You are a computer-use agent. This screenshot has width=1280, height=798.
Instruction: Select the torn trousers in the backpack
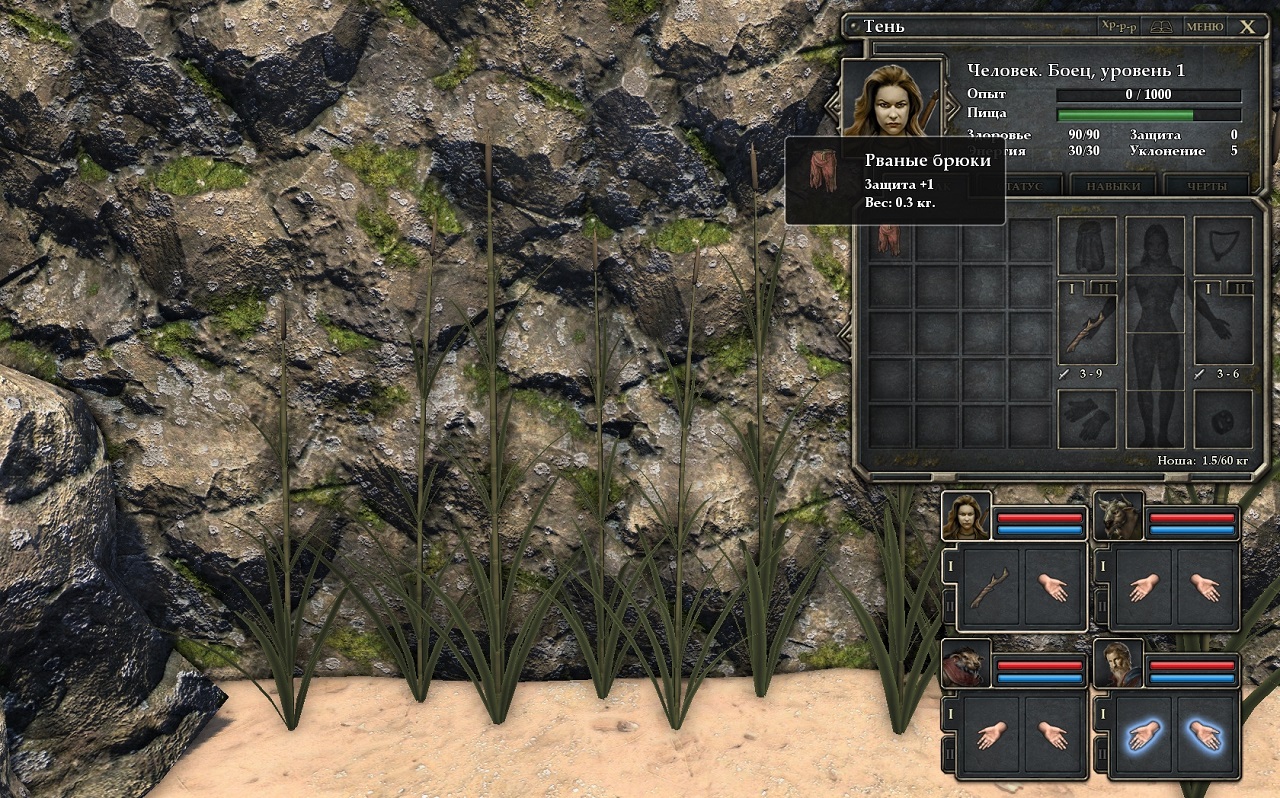890,240
